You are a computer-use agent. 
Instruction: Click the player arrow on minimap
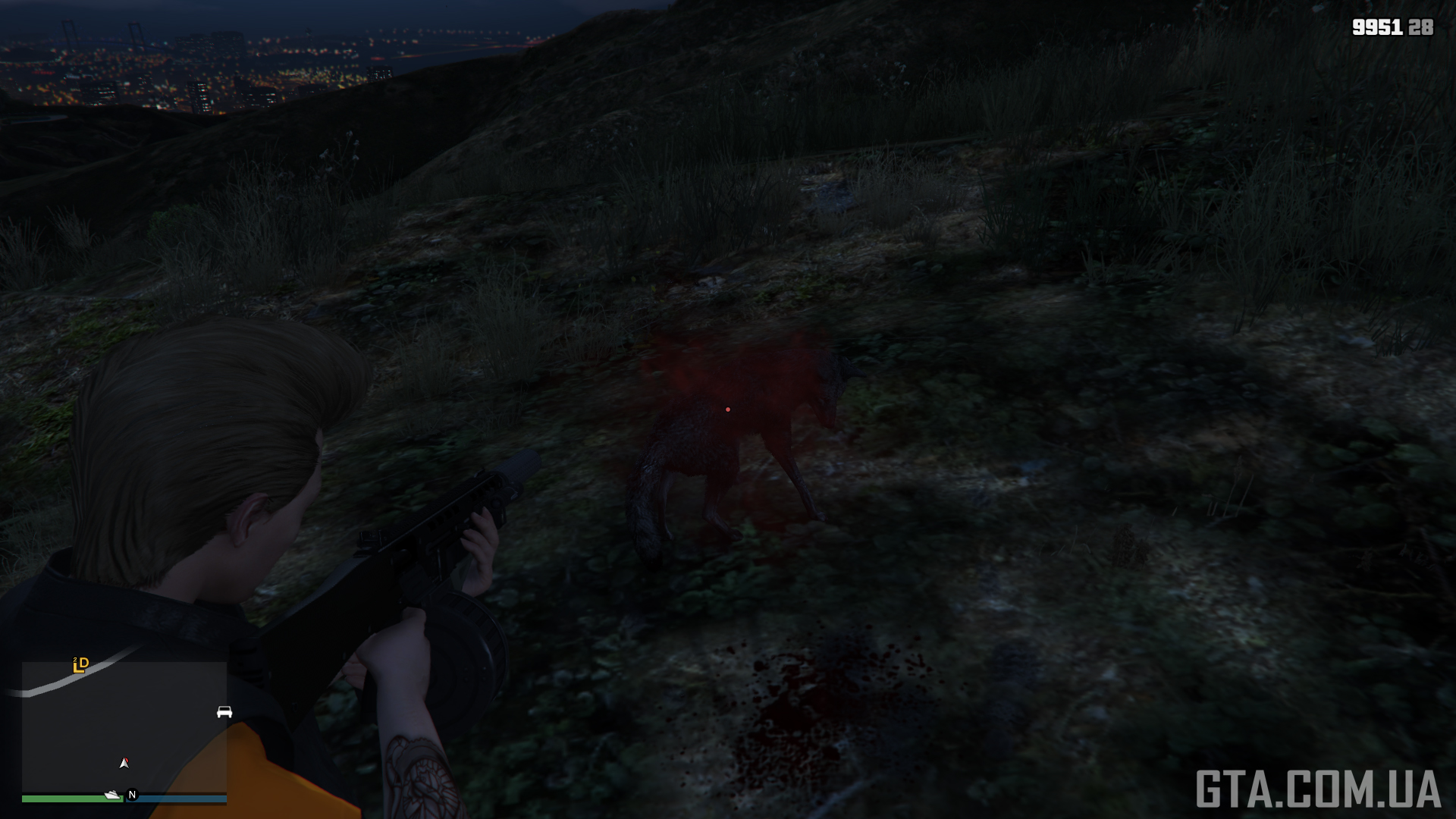coord(124,763)
